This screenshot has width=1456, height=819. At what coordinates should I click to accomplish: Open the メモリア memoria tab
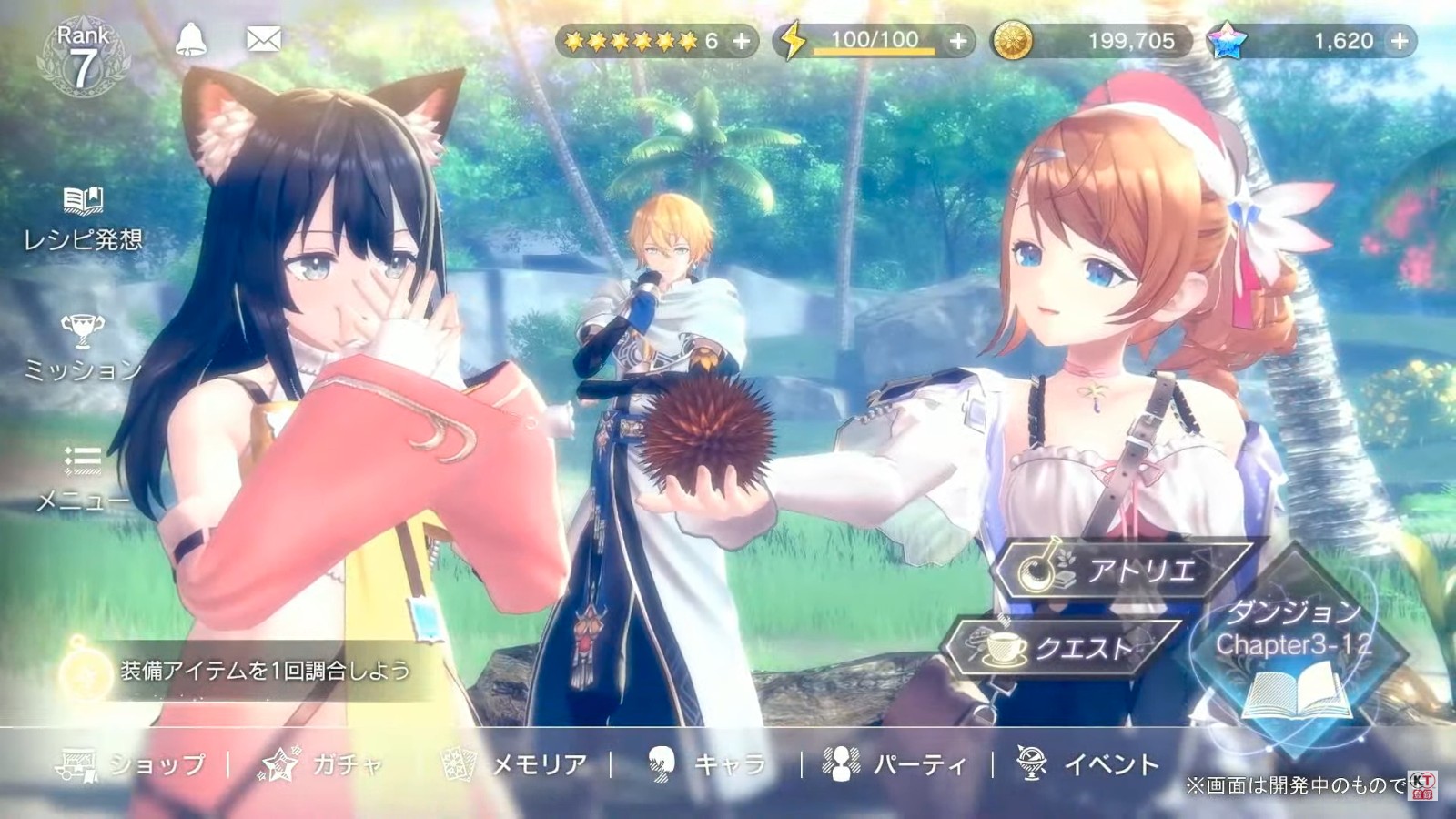[516, 764]
